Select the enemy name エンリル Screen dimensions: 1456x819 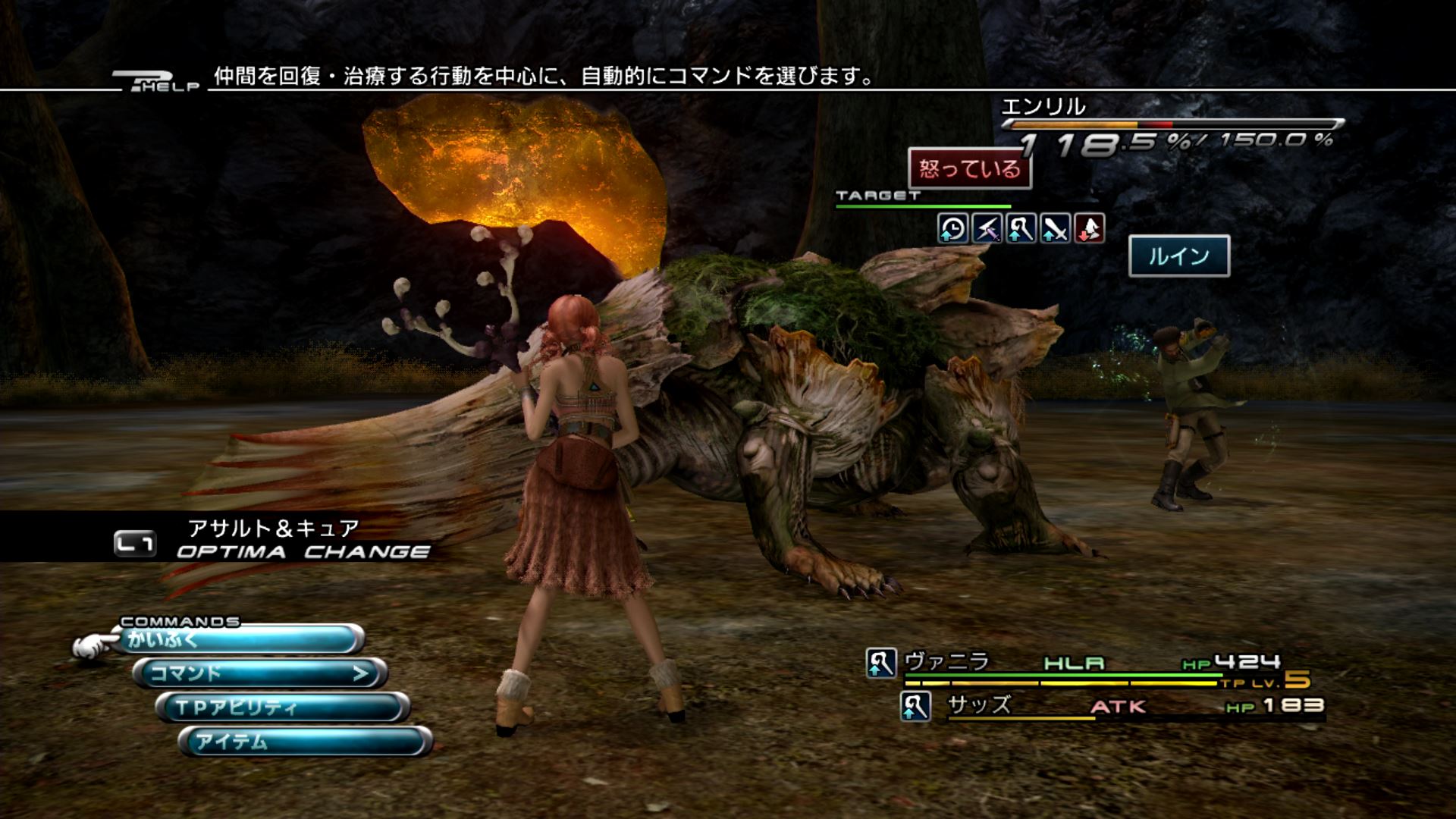[1043, 107]
